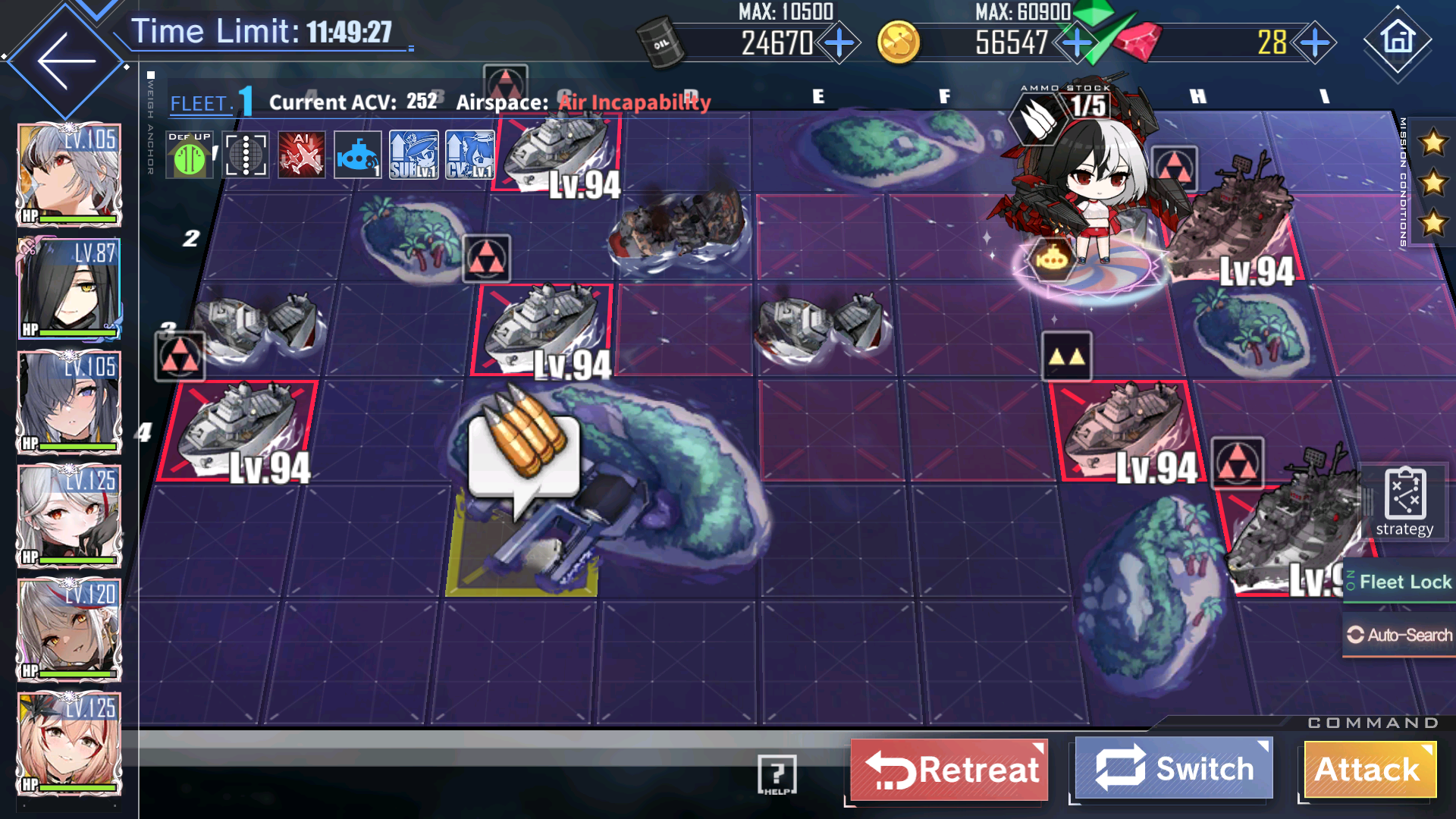The height and width of the screenshot is (819, 1456).
Task: Toggle the Fleet Lock option
Action: click(x=1400, y=582)
